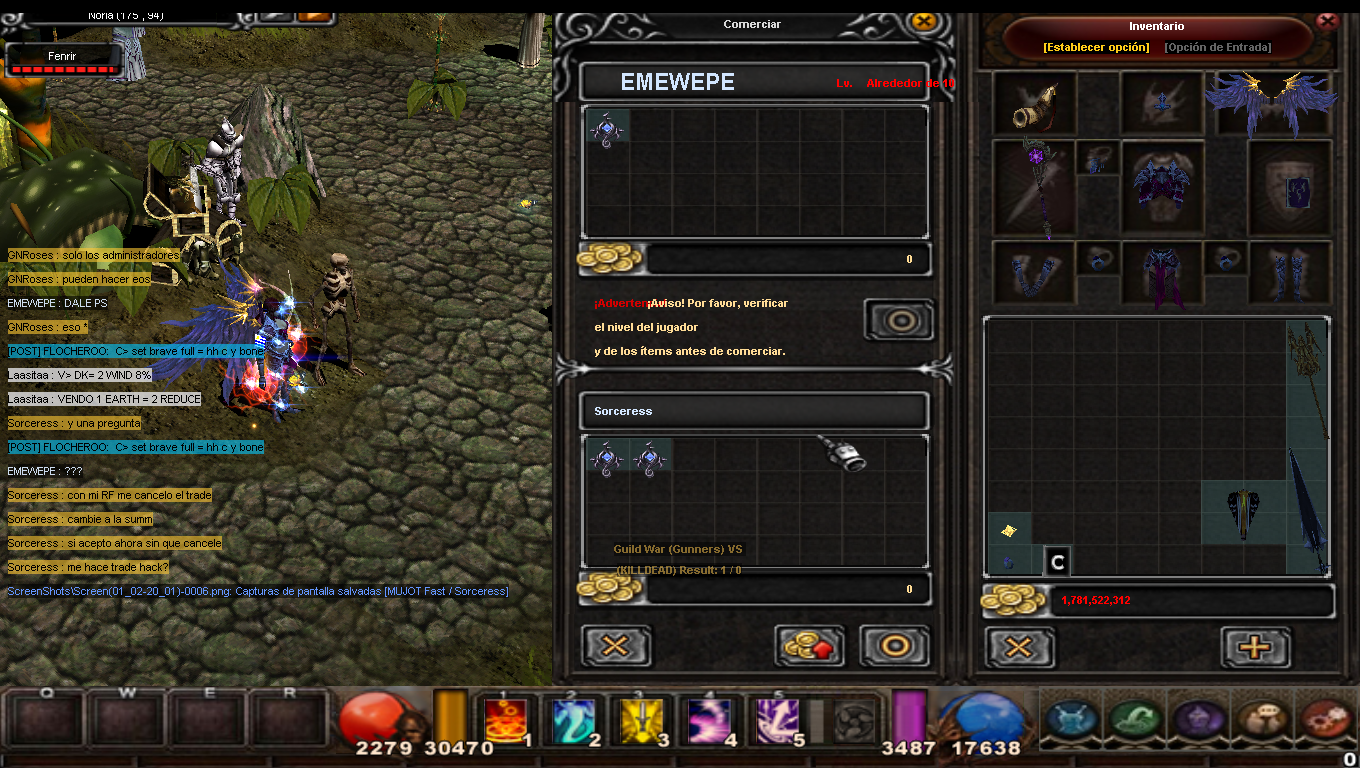Select the equipped staff weapon slot

(x=1034, y=187)
